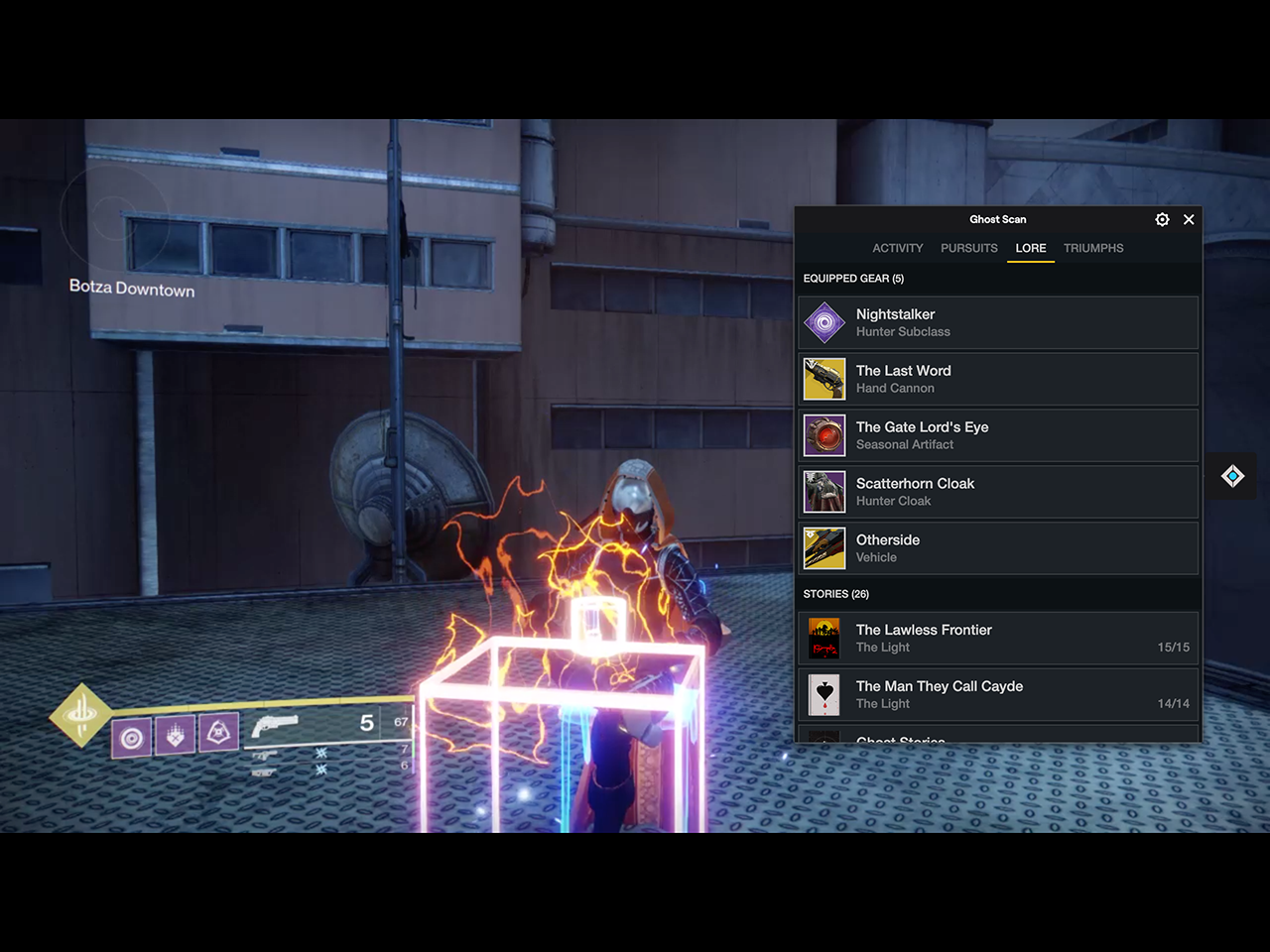Switch to the Pursuits tab
Image resolution: width=1270 pixels, height=952 pixels.
[x=968, y=248]
